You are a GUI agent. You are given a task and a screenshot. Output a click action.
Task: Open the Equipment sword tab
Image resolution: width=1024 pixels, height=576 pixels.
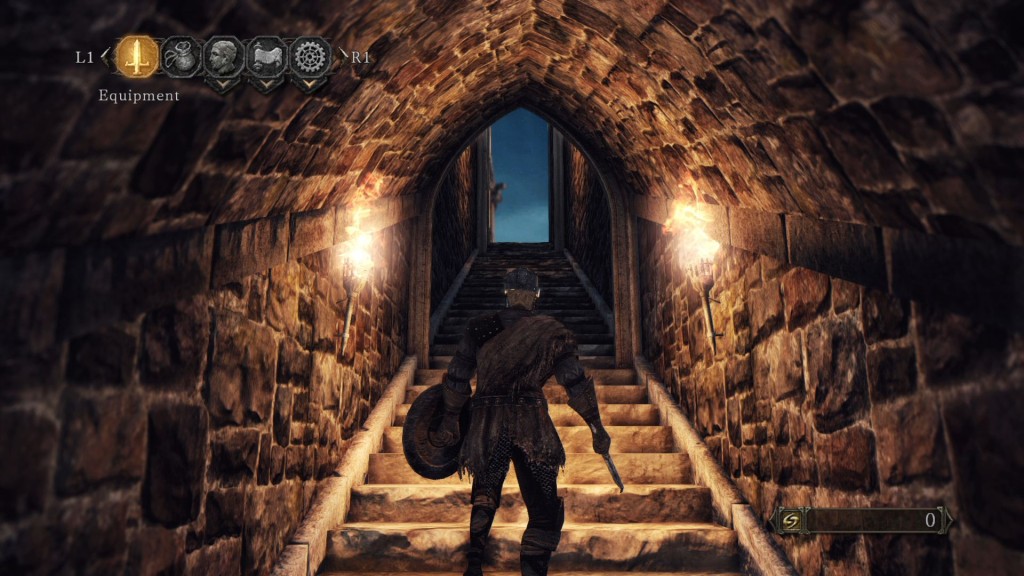pyautogui.click(x=137, y=57)
